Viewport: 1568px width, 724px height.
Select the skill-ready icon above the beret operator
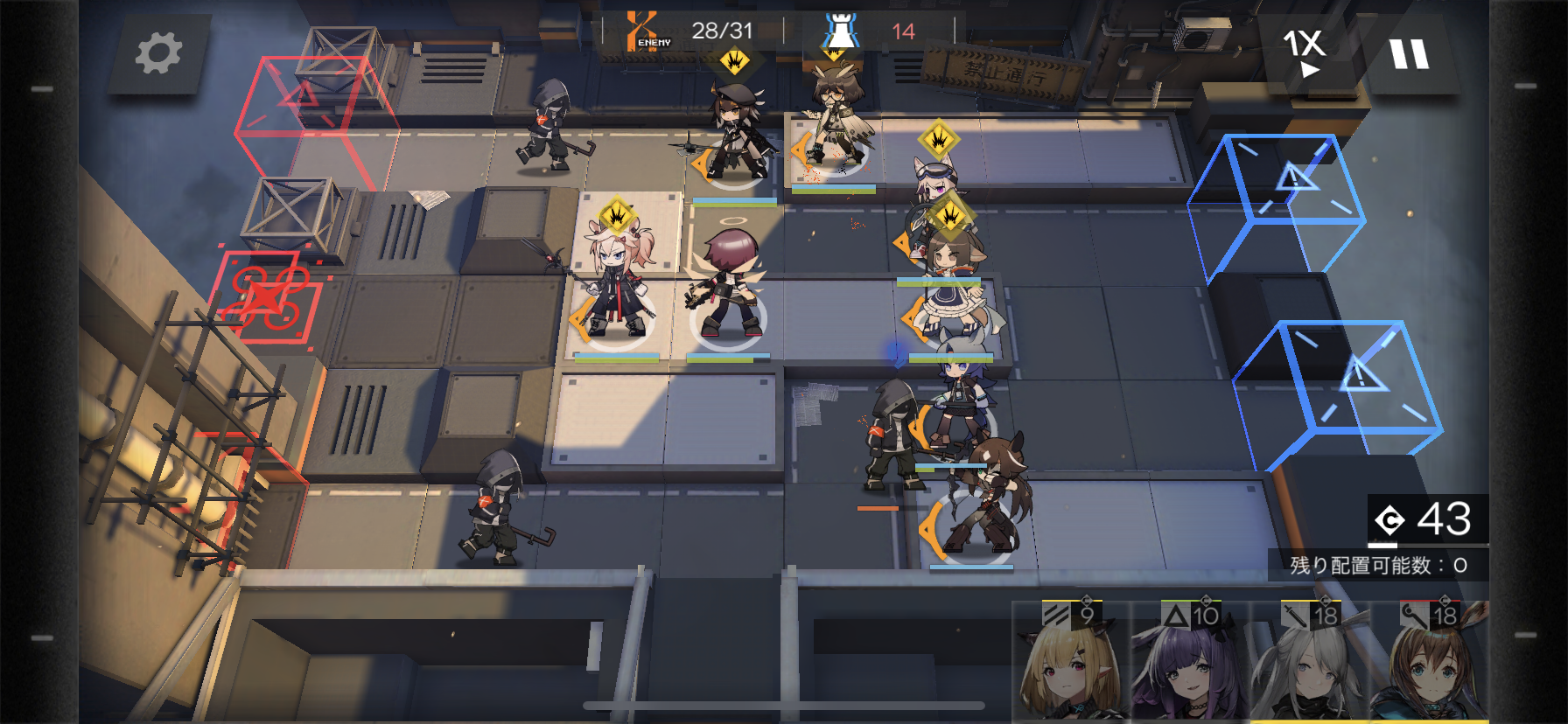point(734,61)
